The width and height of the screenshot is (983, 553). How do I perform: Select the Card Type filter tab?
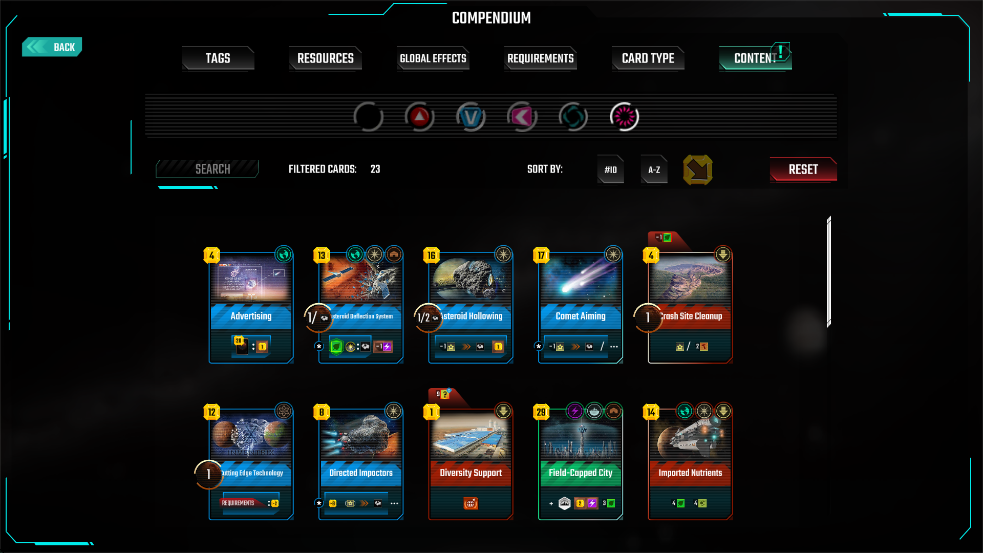(648, 59)
